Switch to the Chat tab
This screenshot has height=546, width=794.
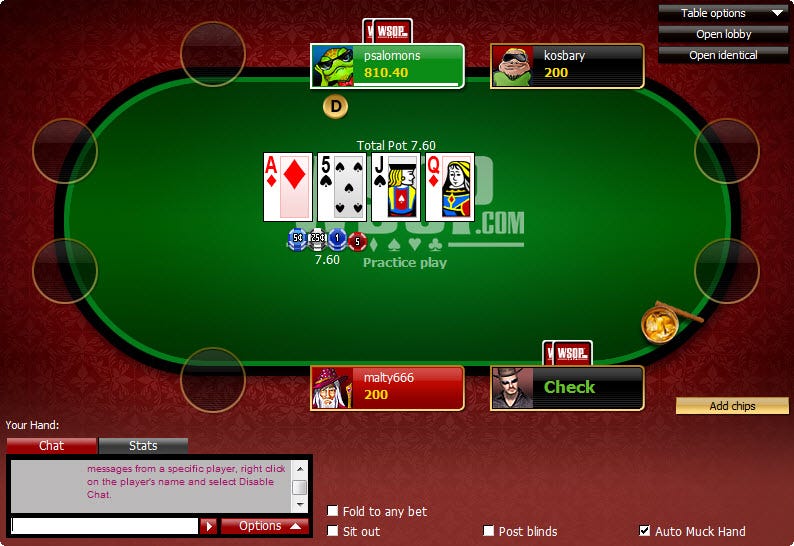pos(51,446)
